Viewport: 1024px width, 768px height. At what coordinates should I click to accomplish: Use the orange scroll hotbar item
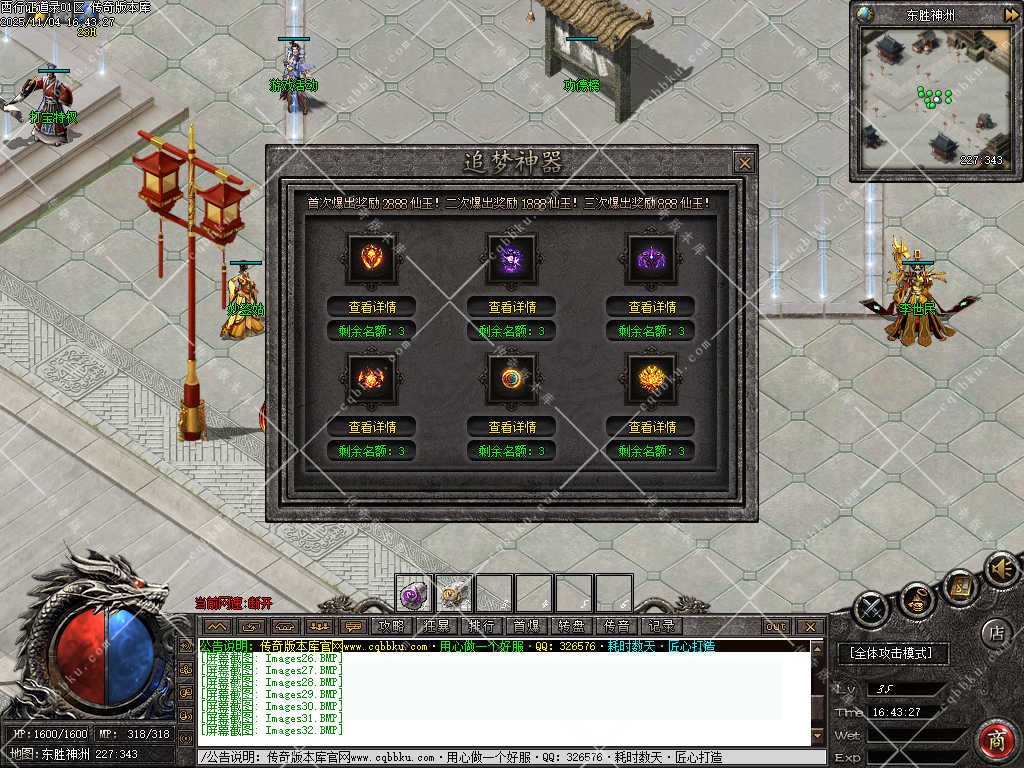[454, 594]
